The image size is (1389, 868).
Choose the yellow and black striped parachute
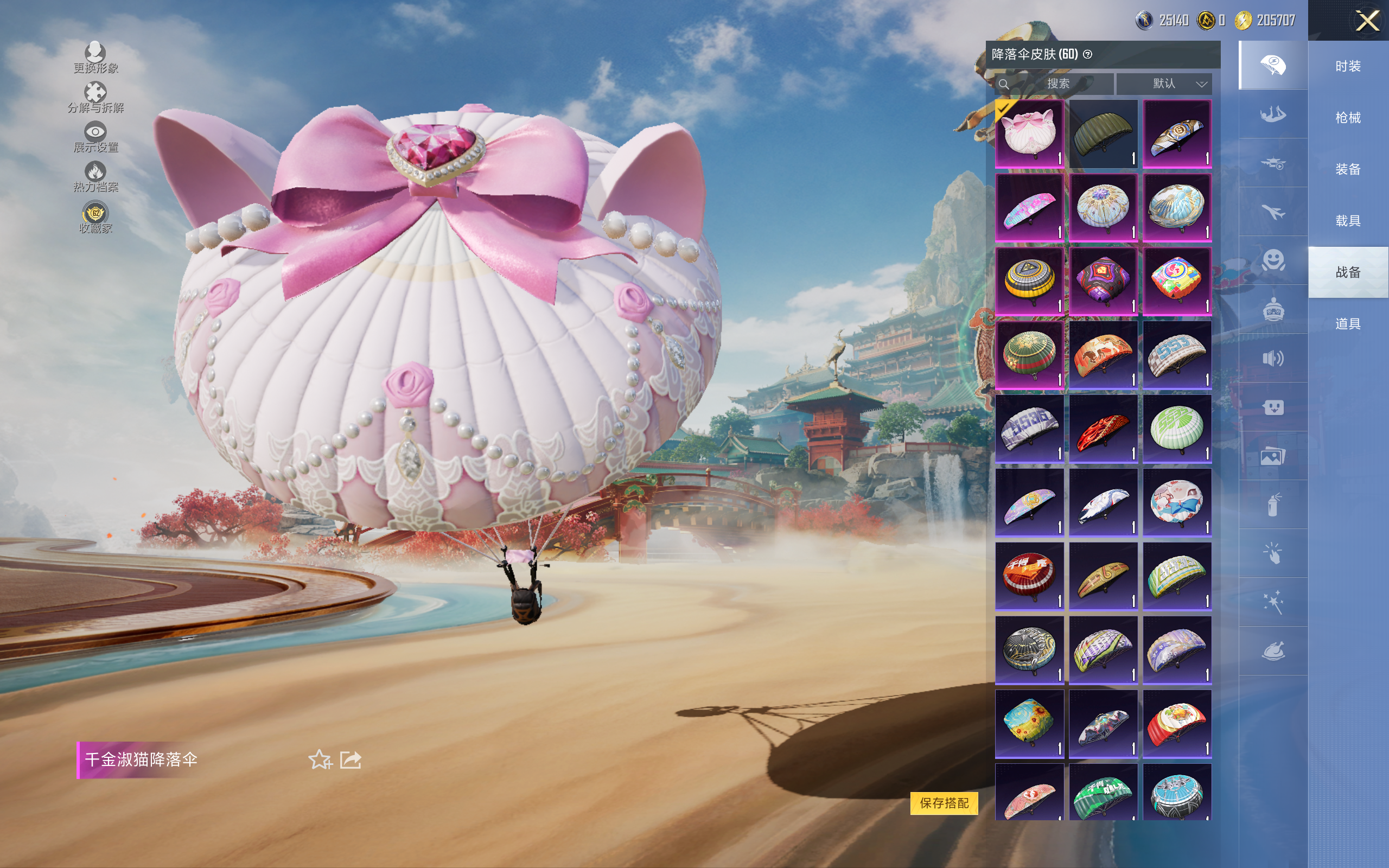pos(1029,282)
